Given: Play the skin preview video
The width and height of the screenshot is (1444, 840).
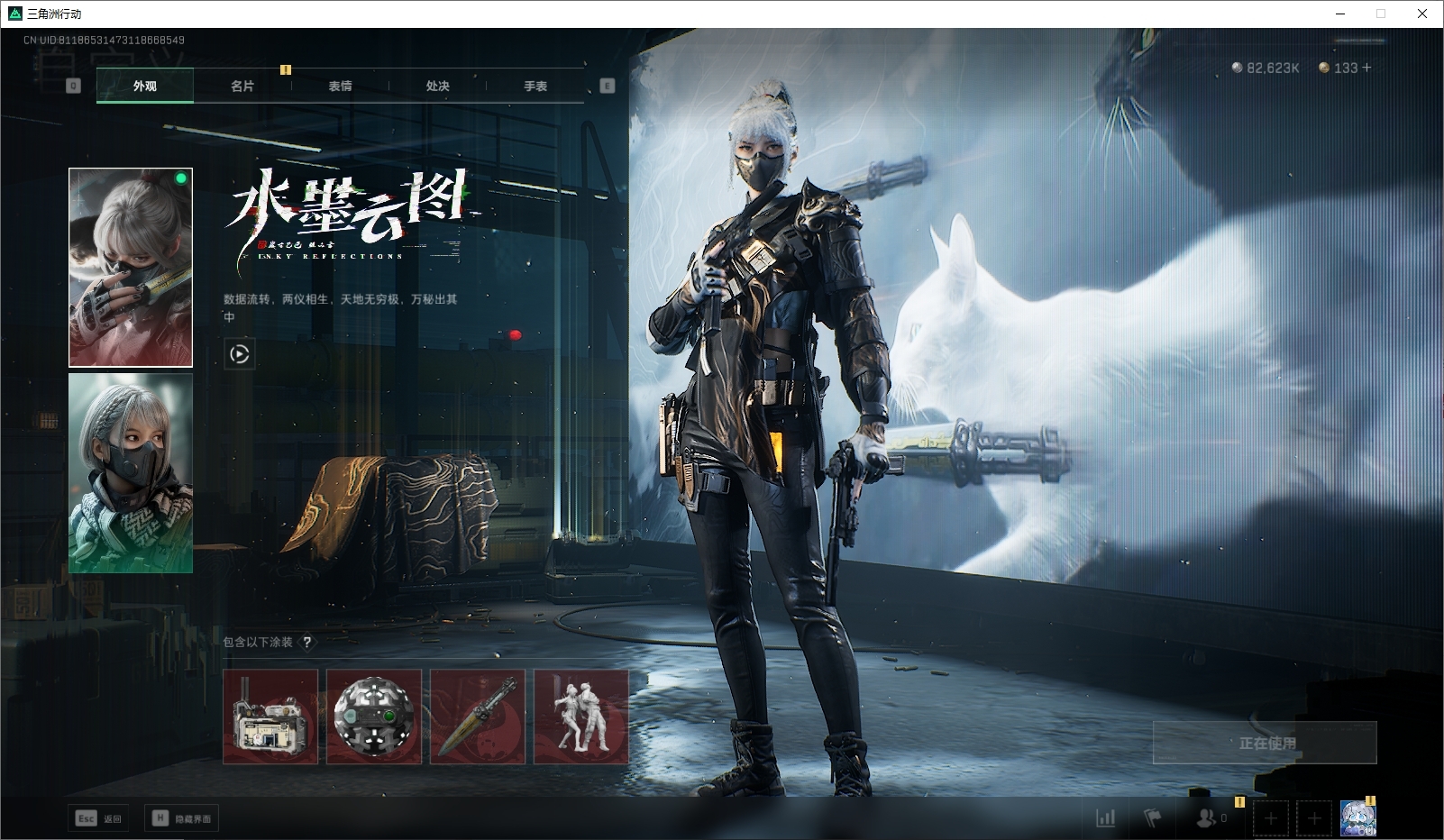Looking at the screenshot, I should [239, 354].
